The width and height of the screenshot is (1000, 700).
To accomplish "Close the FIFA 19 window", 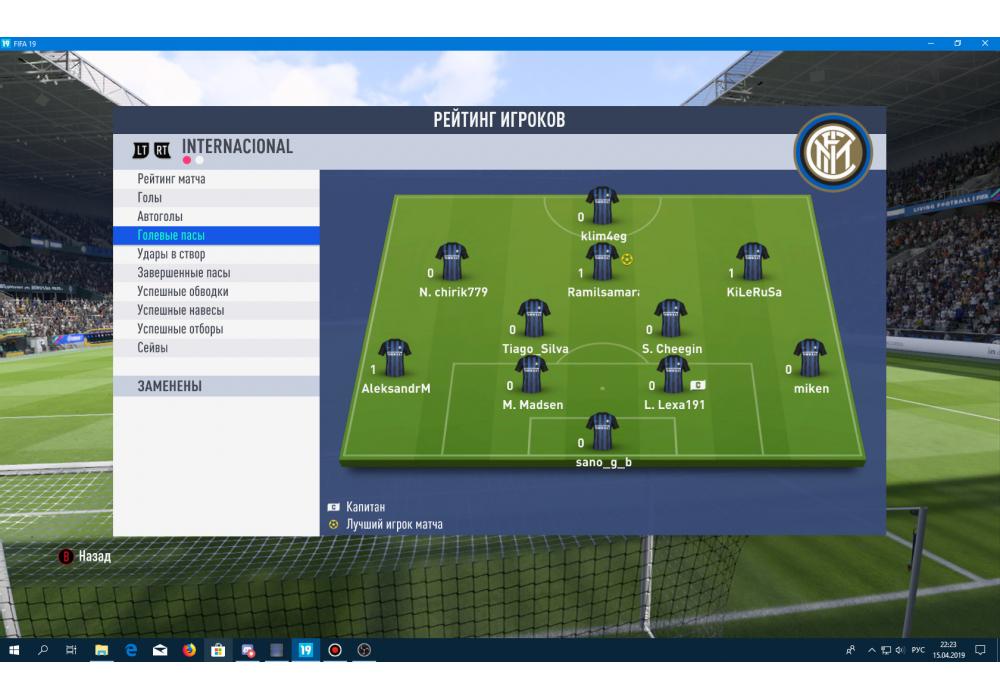I will [983, 44].
